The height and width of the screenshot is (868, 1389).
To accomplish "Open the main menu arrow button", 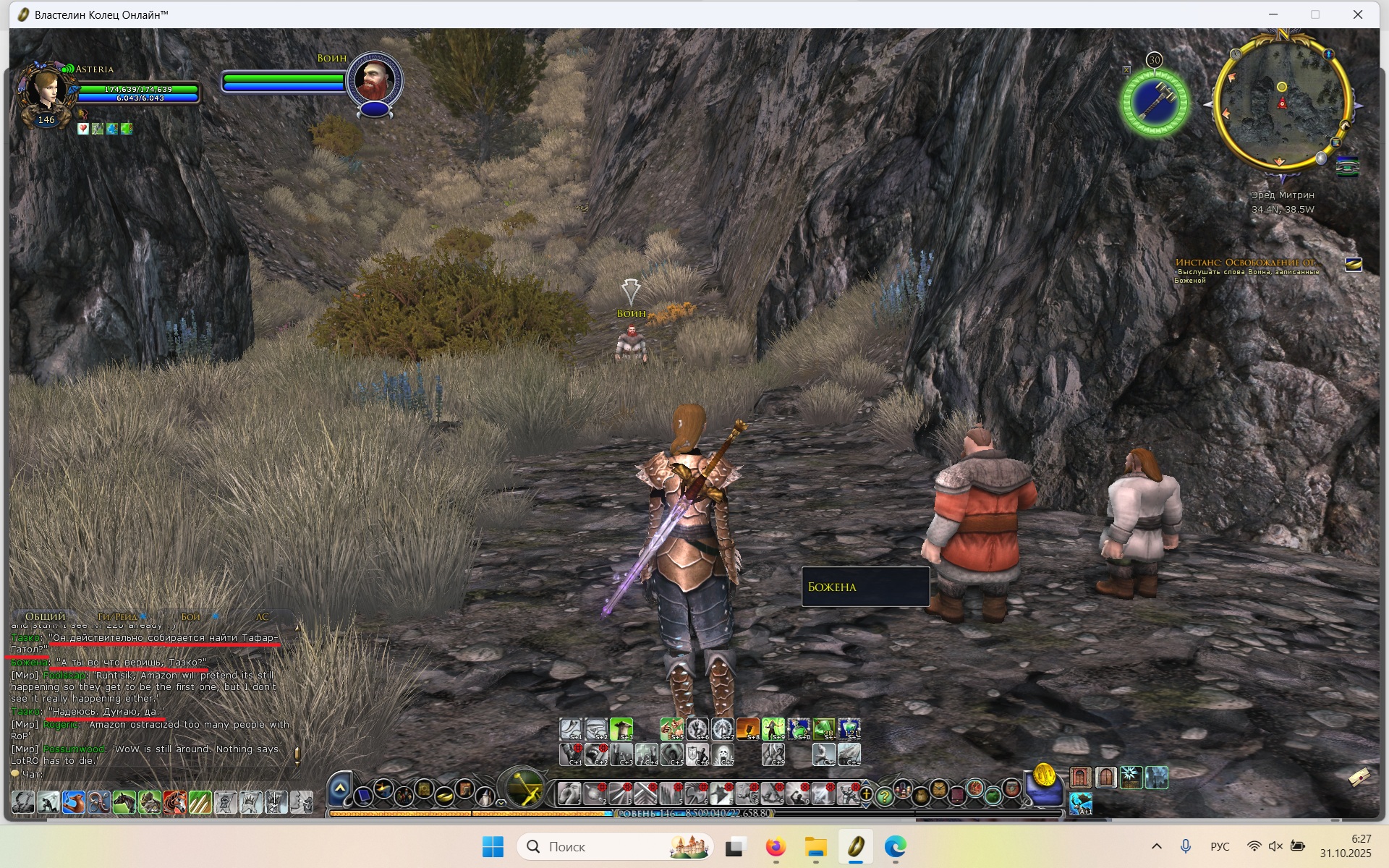I will click(x=340, y=788).
